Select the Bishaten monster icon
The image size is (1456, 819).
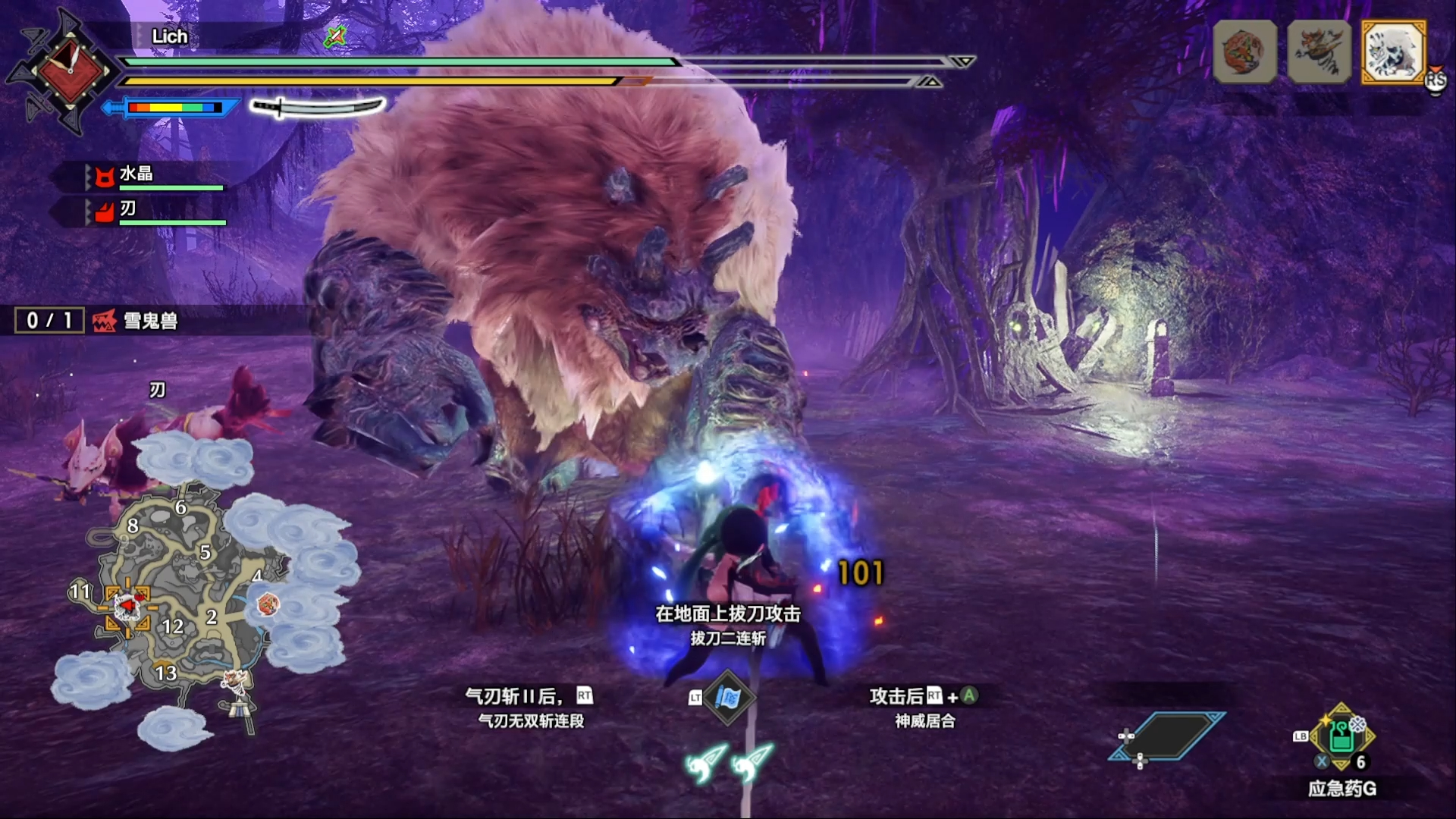tap(1319, 52)
